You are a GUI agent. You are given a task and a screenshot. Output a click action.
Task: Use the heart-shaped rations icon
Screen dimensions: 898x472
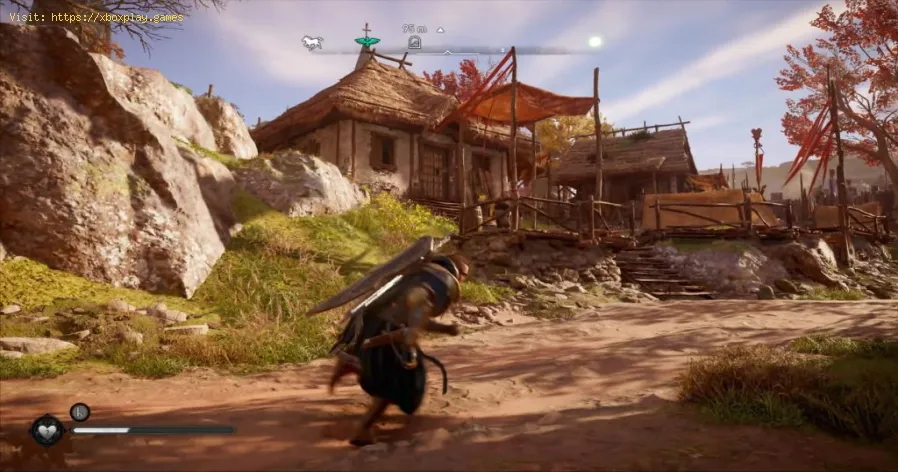47,430
